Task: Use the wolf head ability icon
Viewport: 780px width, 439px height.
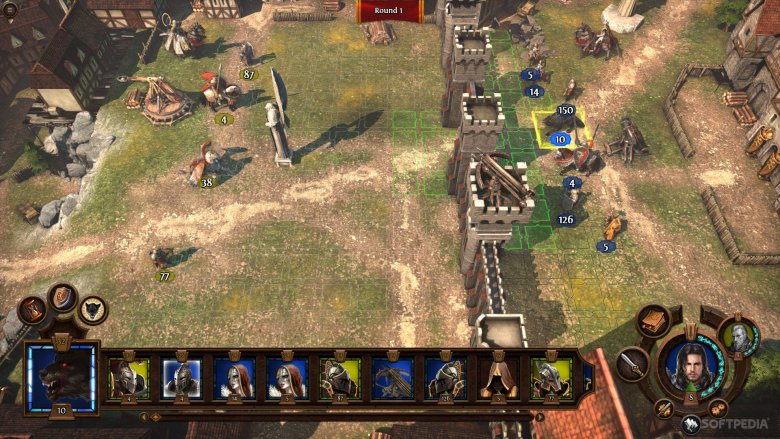Action: [x=93, y=310]
